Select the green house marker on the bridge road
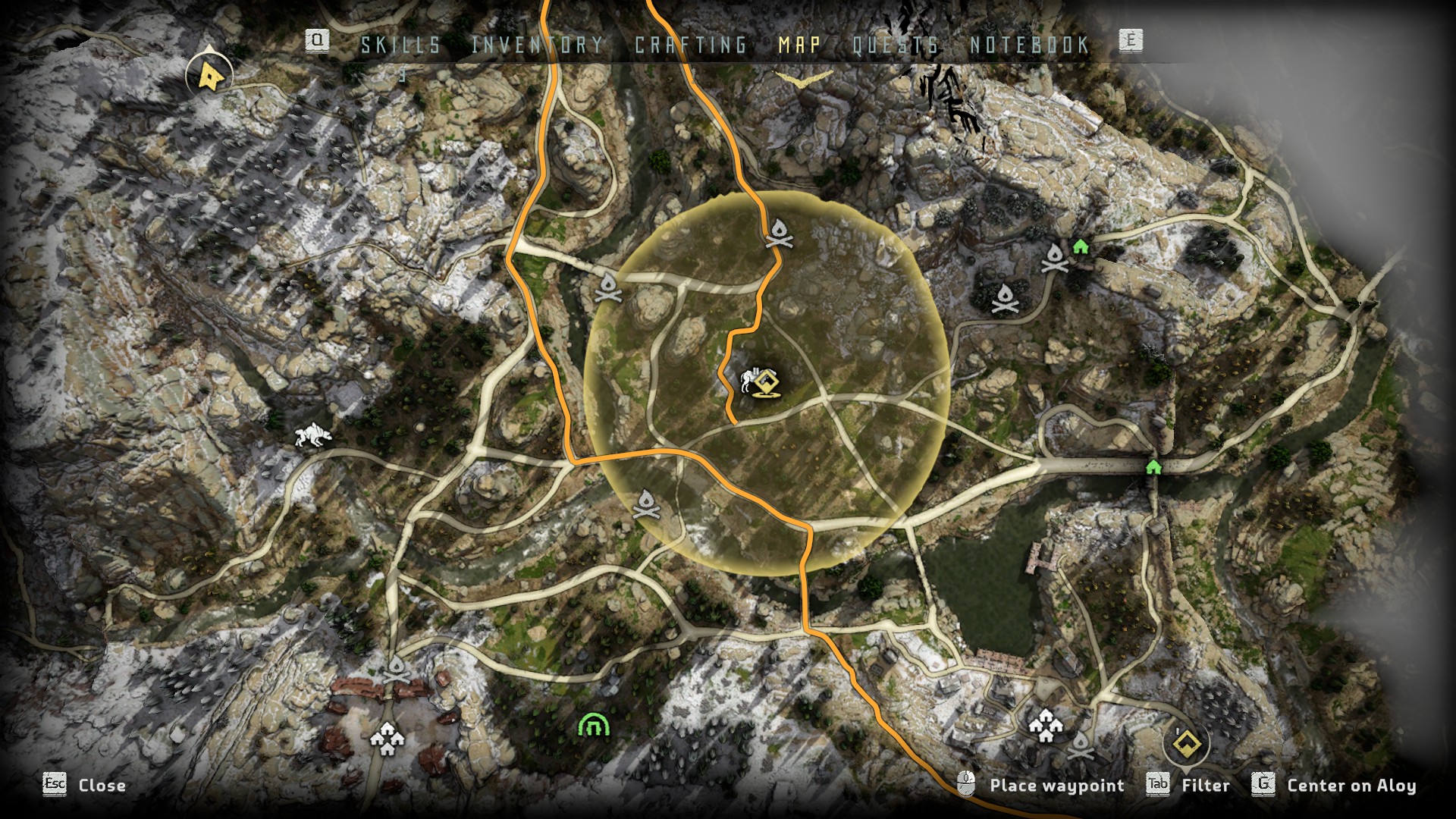 [x=1153, y=466]
